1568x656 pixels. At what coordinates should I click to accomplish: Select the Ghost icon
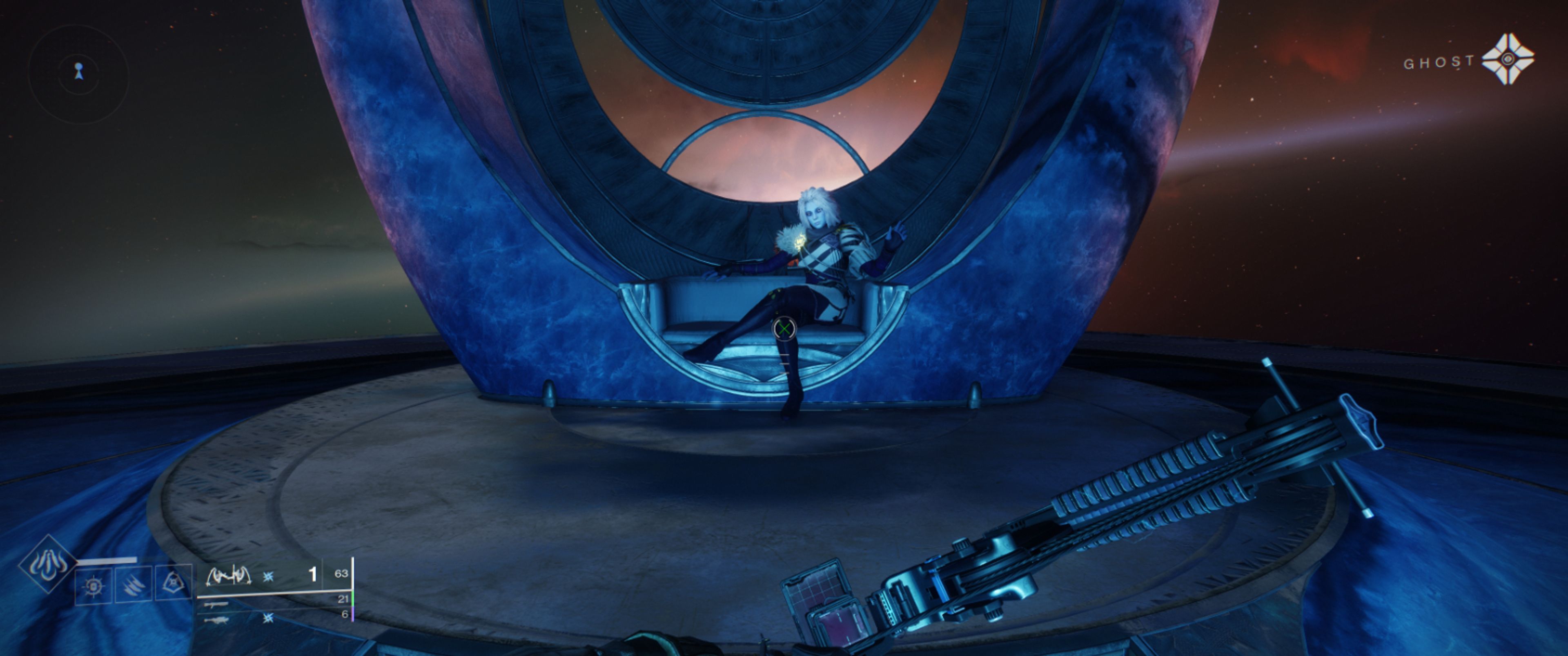[1507, 59]
